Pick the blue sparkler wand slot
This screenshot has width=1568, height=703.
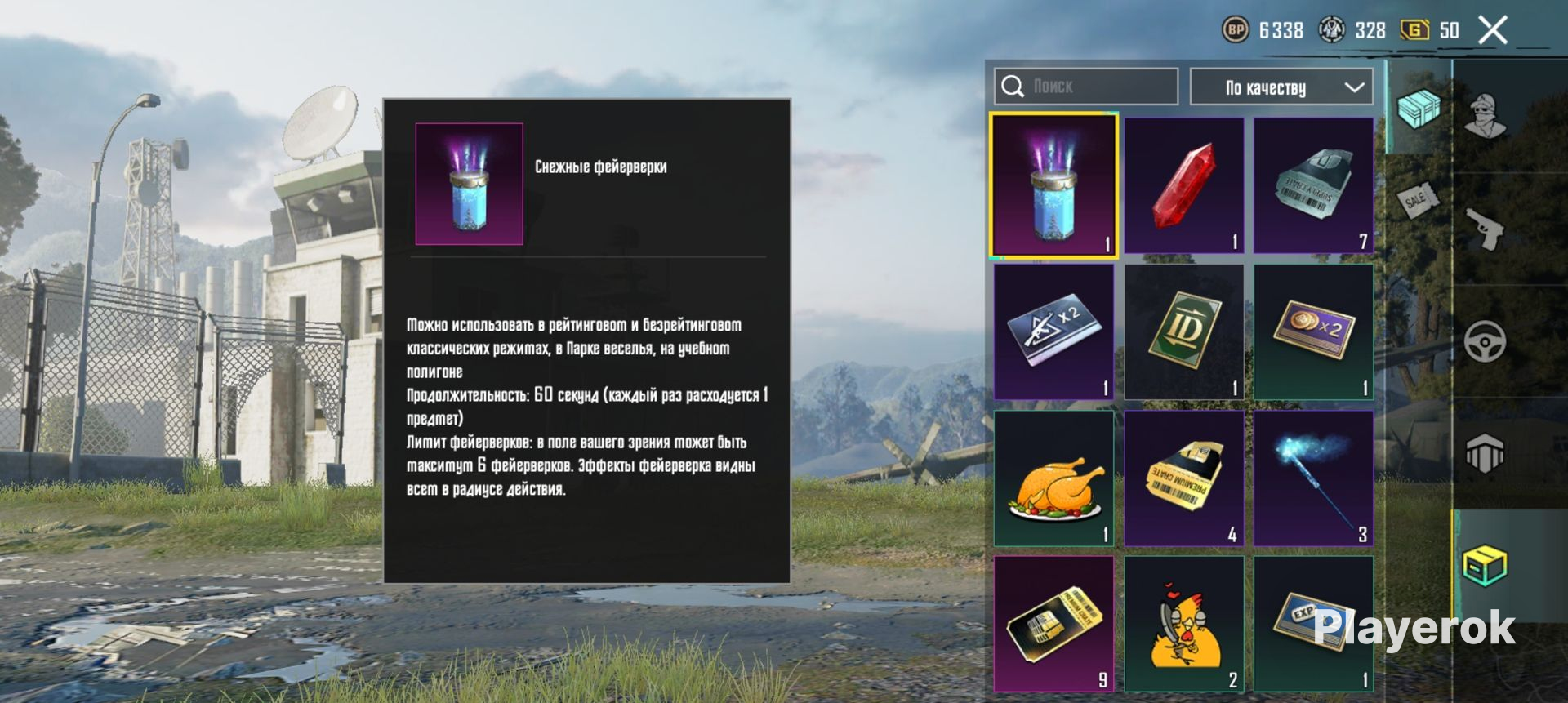click(x=1313, y=478)
